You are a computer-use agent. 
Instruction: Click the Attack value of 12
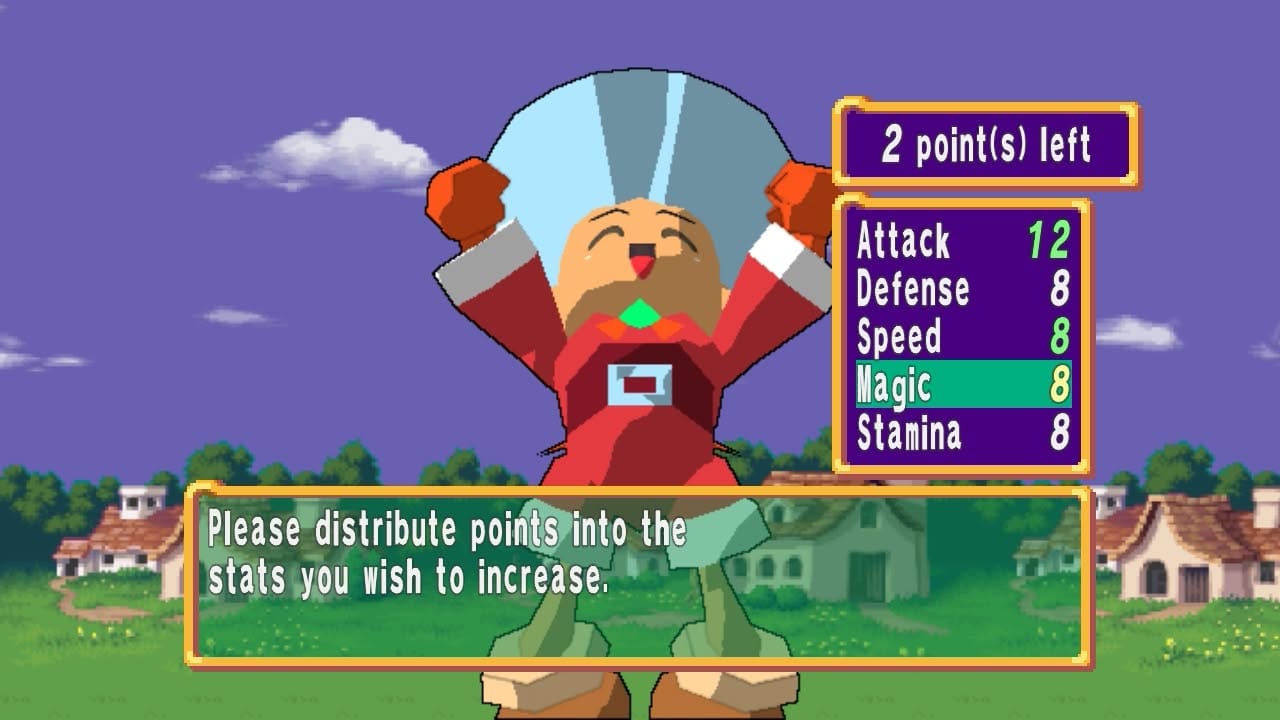pos(1048,239)
